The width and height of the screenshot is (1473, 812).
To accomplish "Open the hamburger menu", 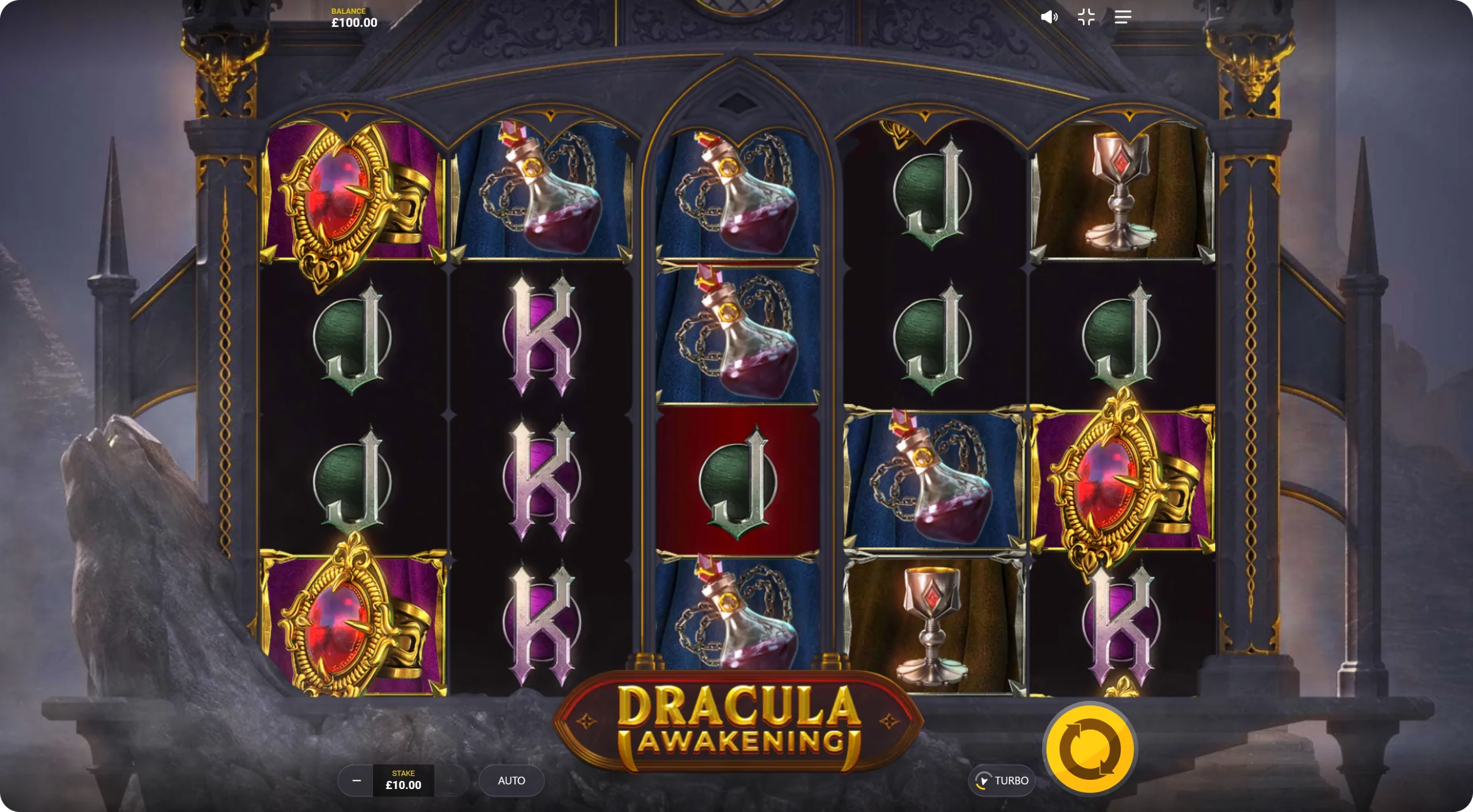I will [x=1123, y=17].
